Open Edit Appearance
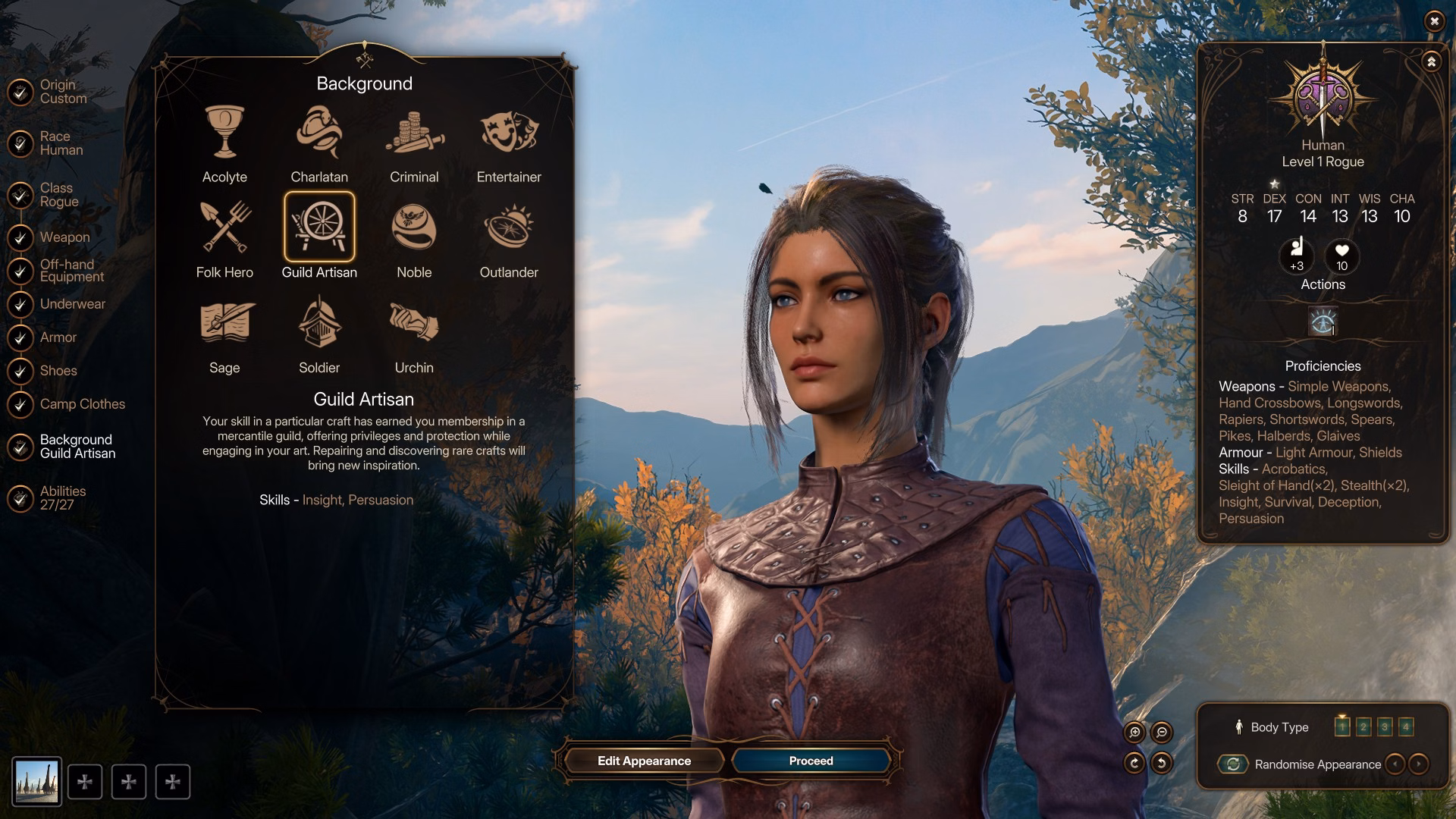 [644, 761]
